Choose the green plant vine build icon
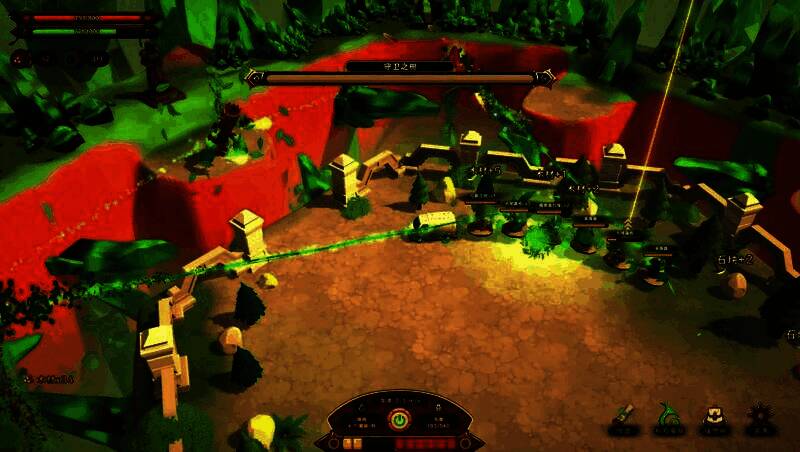 coord(668,416)
